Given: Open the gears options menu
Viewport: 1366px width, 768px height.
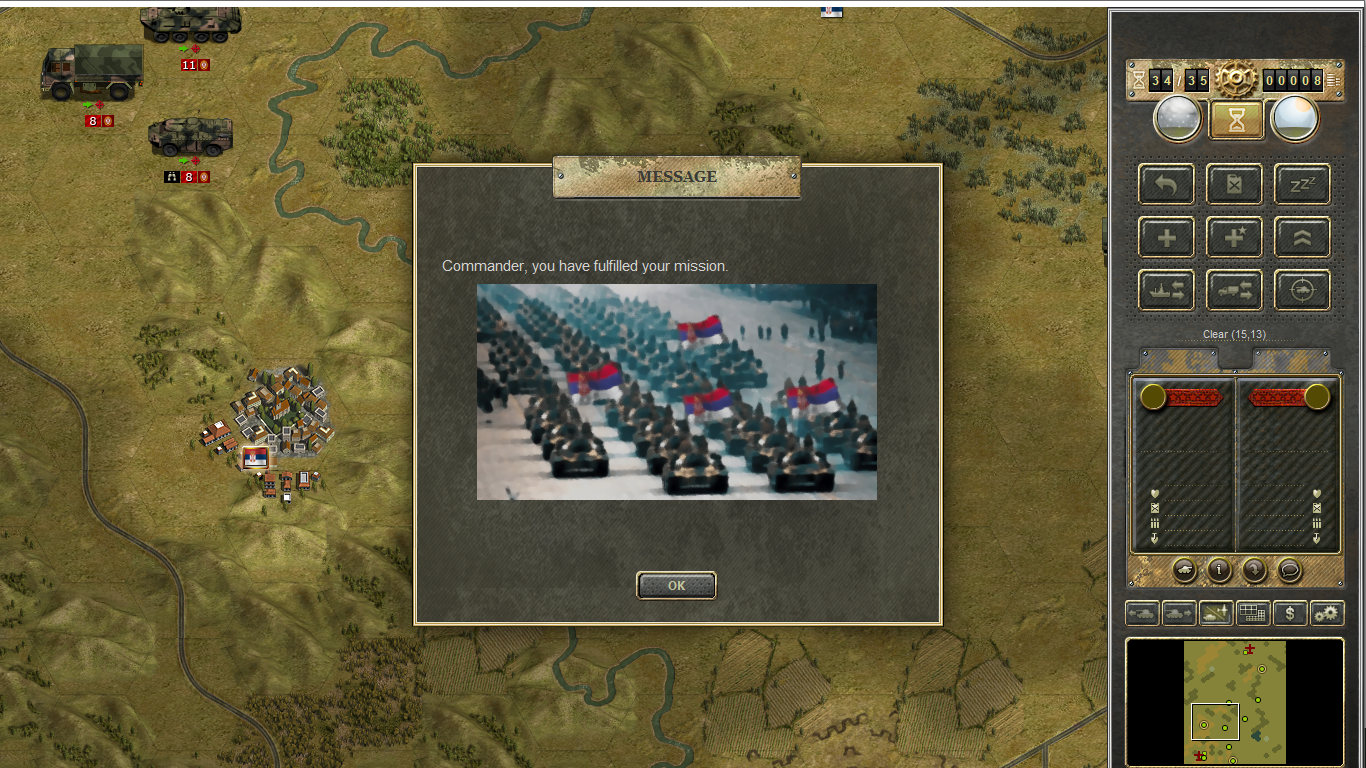Looking at the screenshot, I should click(1327, 613).
